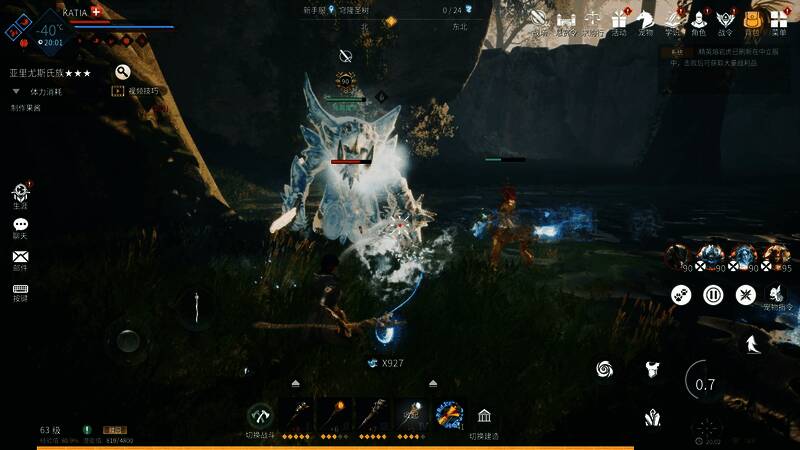Open the 聊天 chat bubble
Screen dimensions: 800x450
click(x=20, y=225)
